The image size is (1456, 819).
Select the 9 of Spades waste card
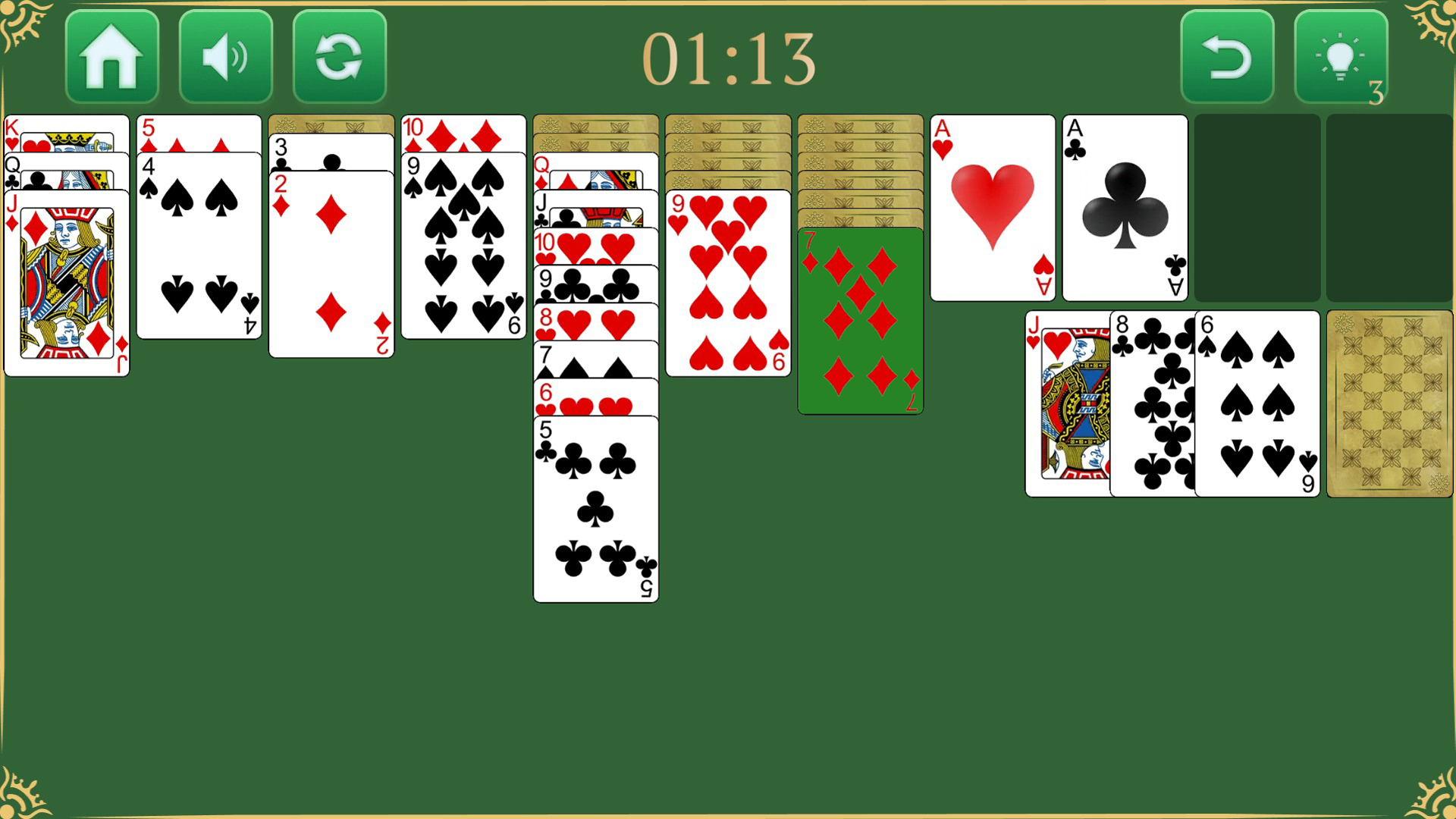pyautogui.click(x=1255, y=402)
